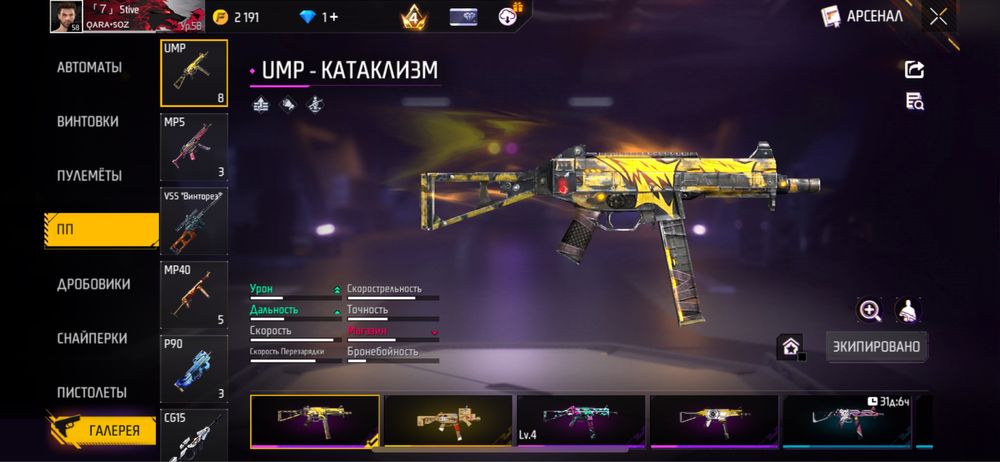
Task: Open the Пистолеты category
Action: [x=91, y=393]
